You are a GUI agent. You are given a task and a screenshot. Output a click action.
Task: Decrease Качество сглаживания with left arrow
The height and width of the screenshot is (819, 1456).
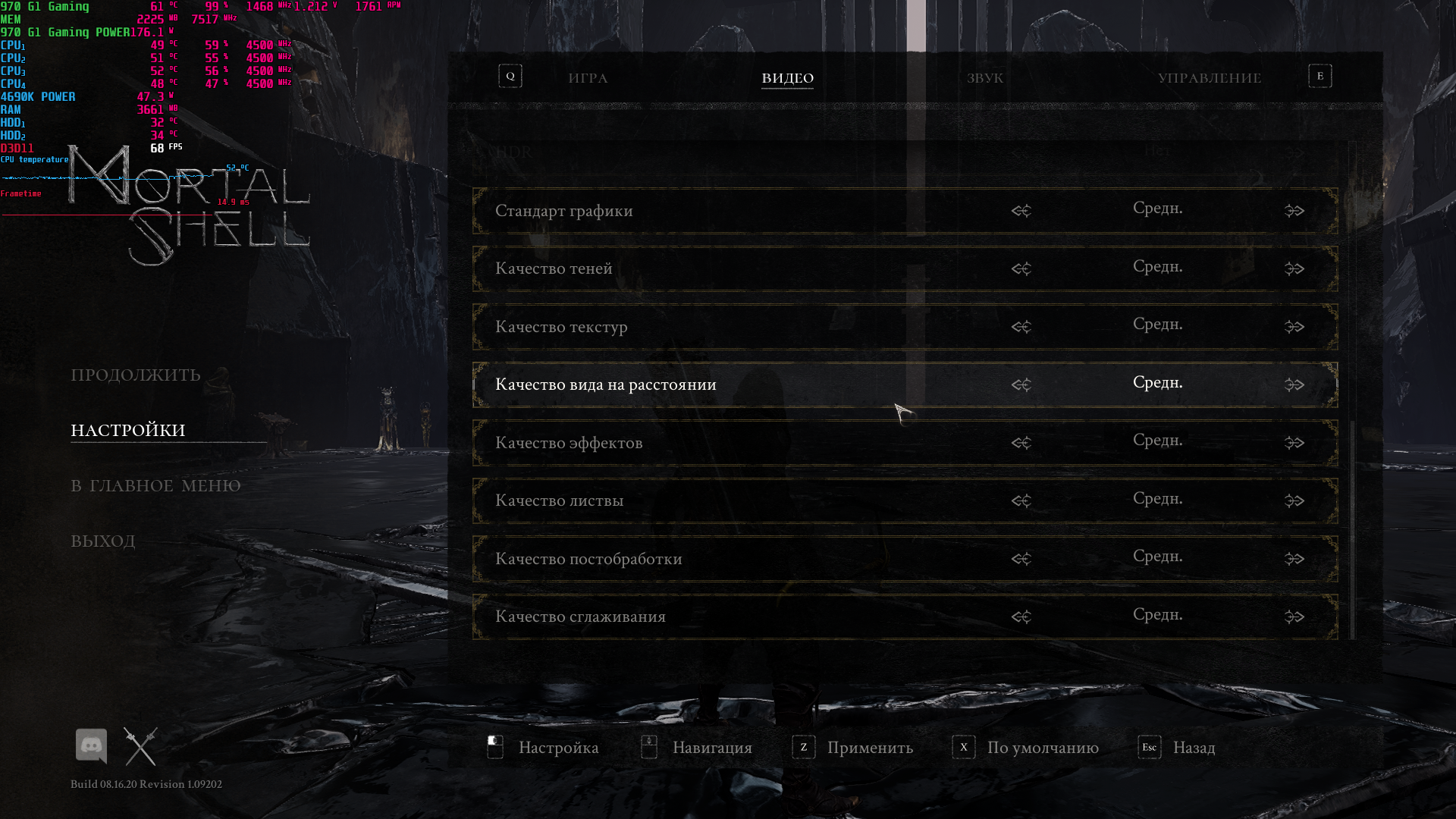click(x=1021, y=617)
